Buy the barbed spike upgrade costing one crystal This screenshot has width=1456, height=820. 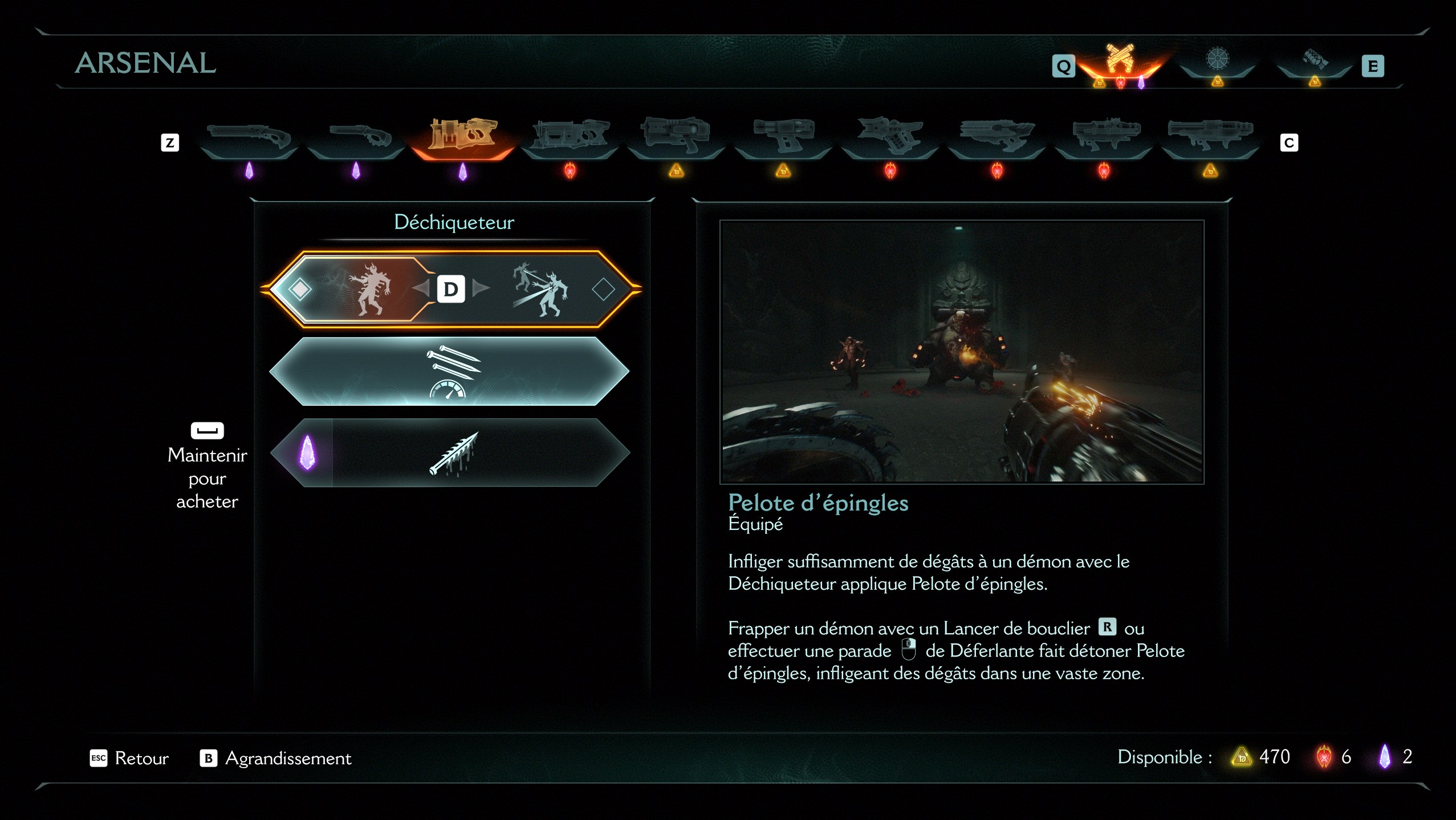click(x=456, y=453)
